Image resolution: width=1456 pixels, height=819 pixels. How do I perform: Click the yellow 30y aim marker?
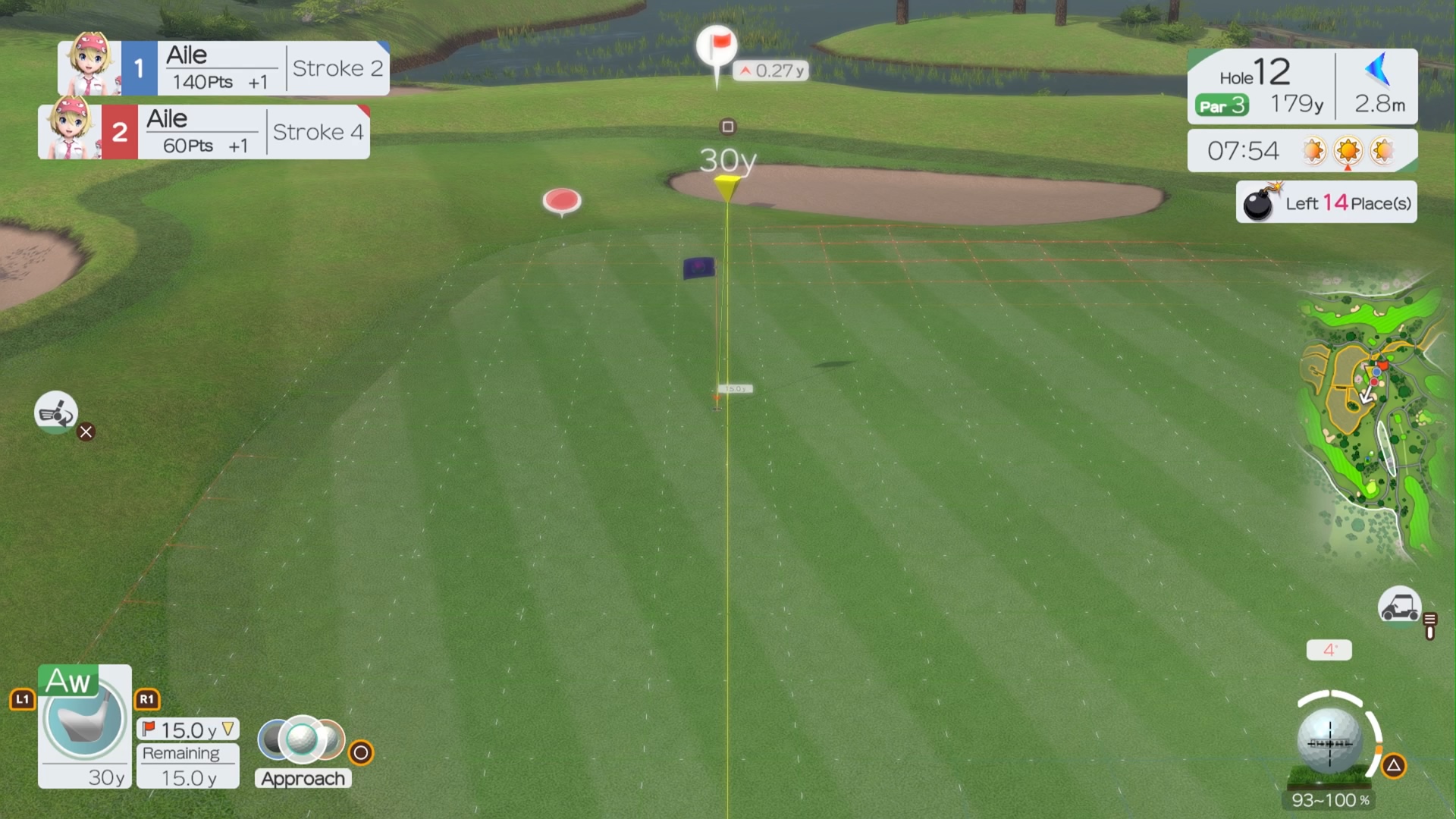(x=727, y=184)
